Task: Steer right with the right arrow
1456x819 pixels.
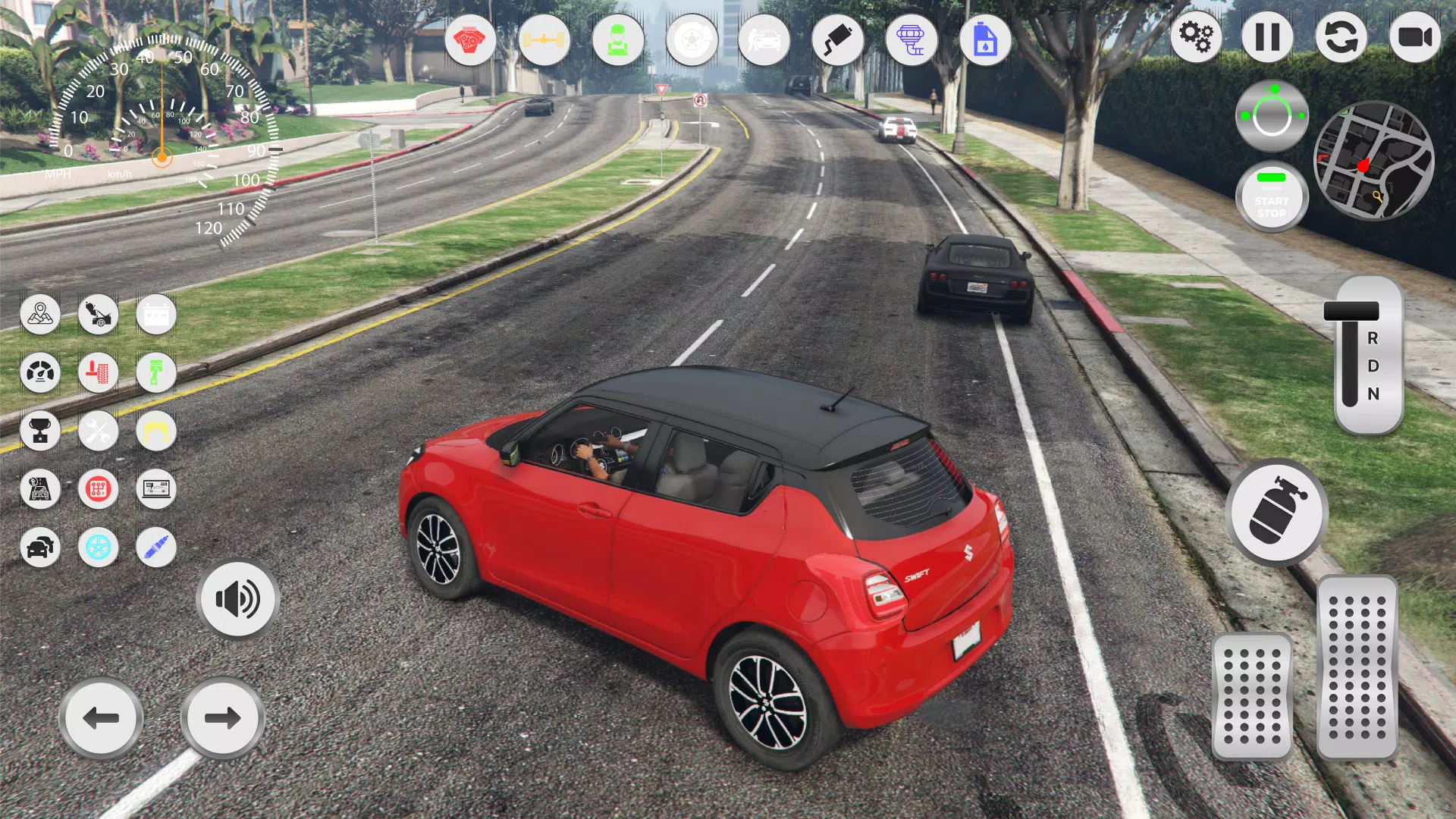Action: pos(222,717)
